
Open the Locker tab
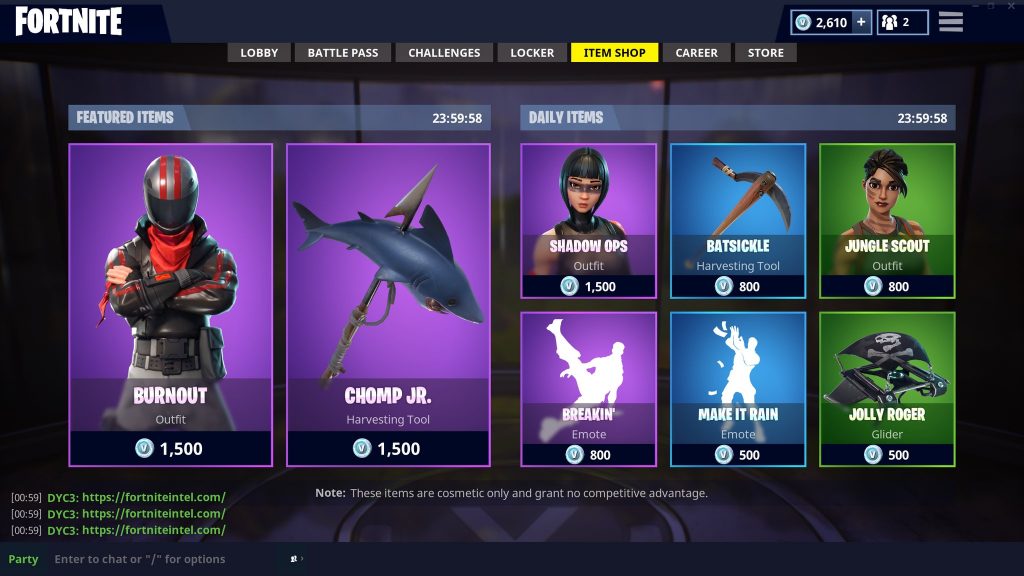point(532,53)
